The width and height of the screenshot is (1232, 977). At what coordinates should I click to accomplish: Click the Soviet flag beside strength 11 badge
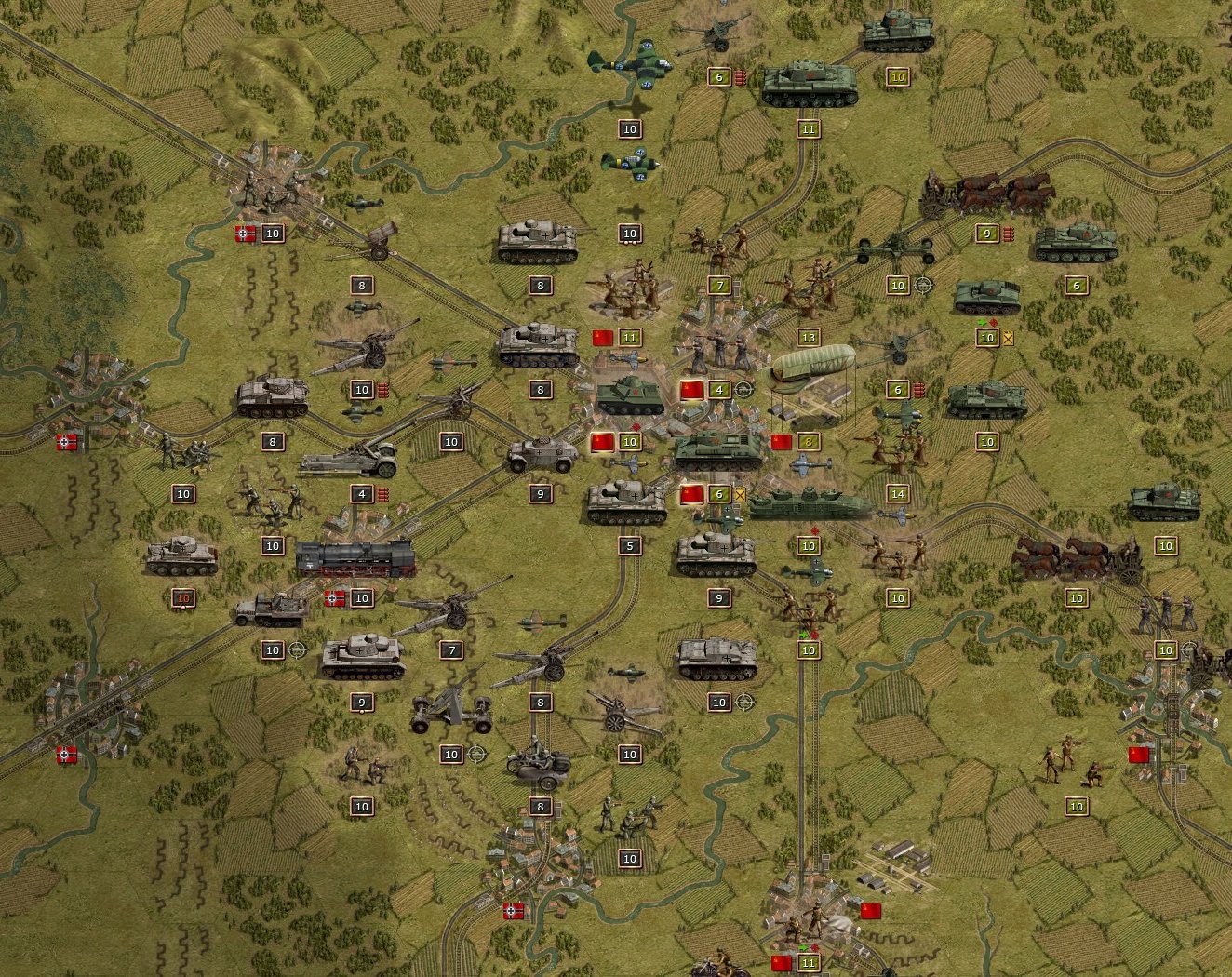click(603, 338)
